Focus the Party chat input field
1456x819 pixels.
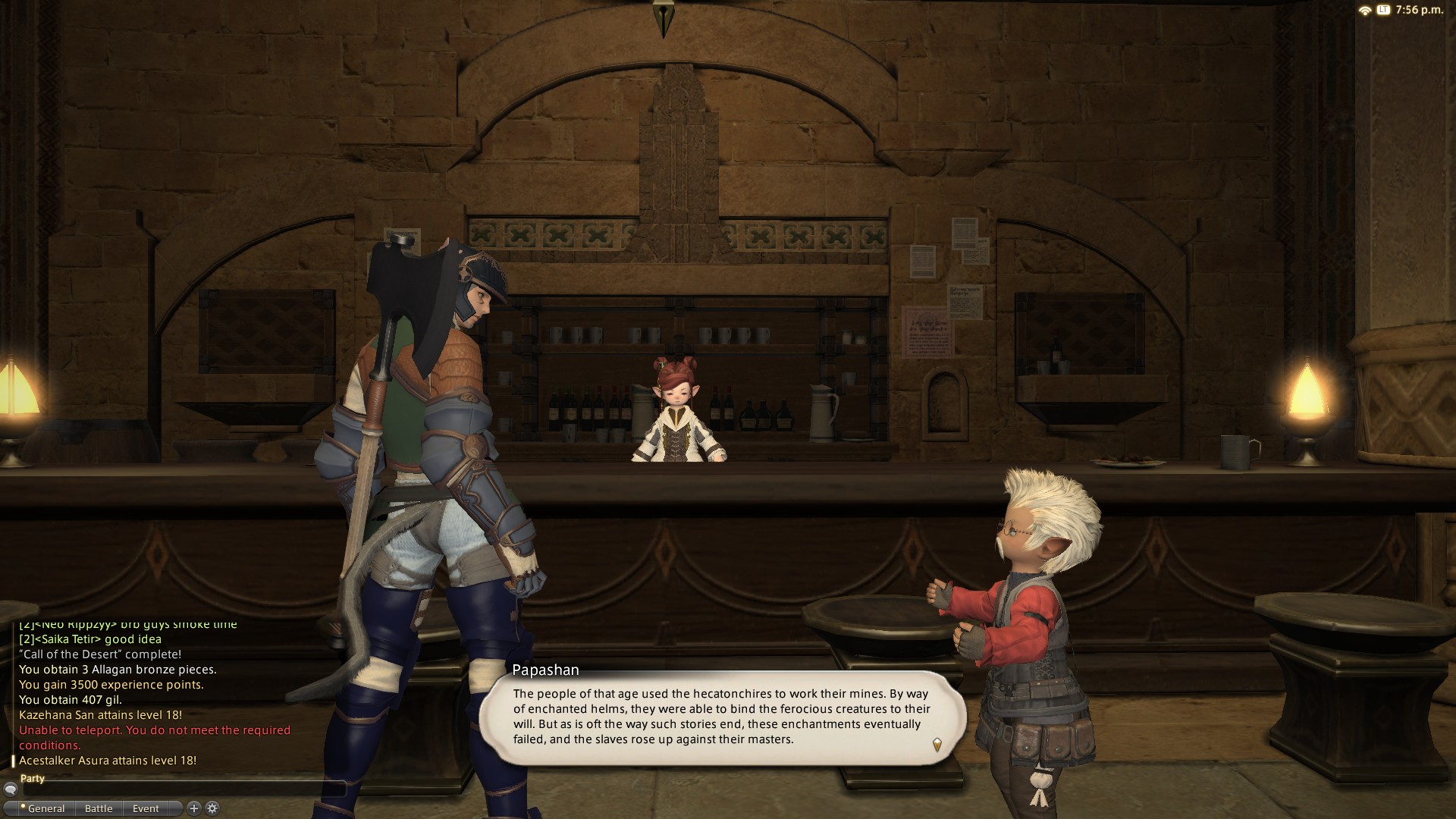(182, 789)
